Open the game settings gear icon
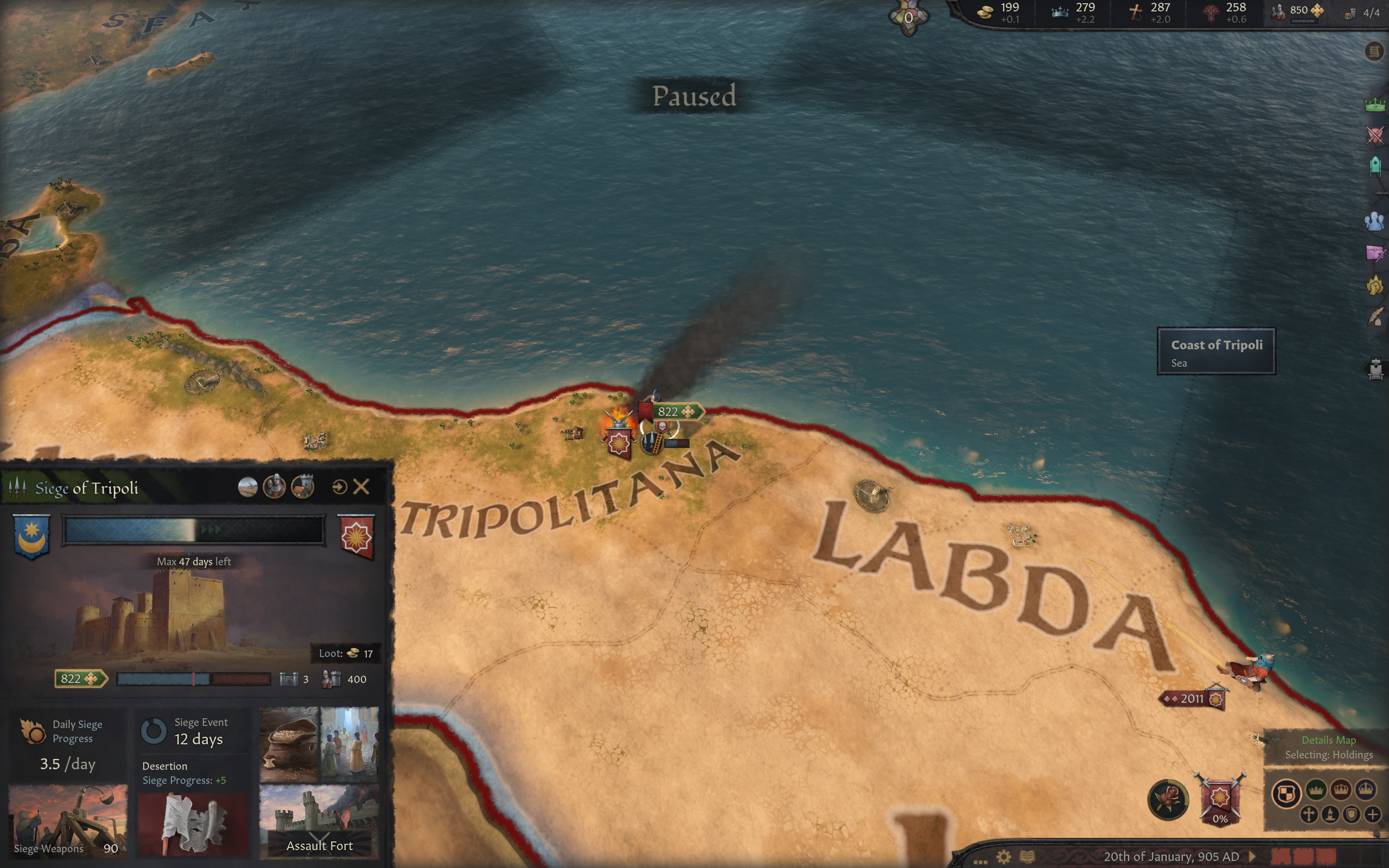This screenshot has width=1389, height=868. point(1003,857)
